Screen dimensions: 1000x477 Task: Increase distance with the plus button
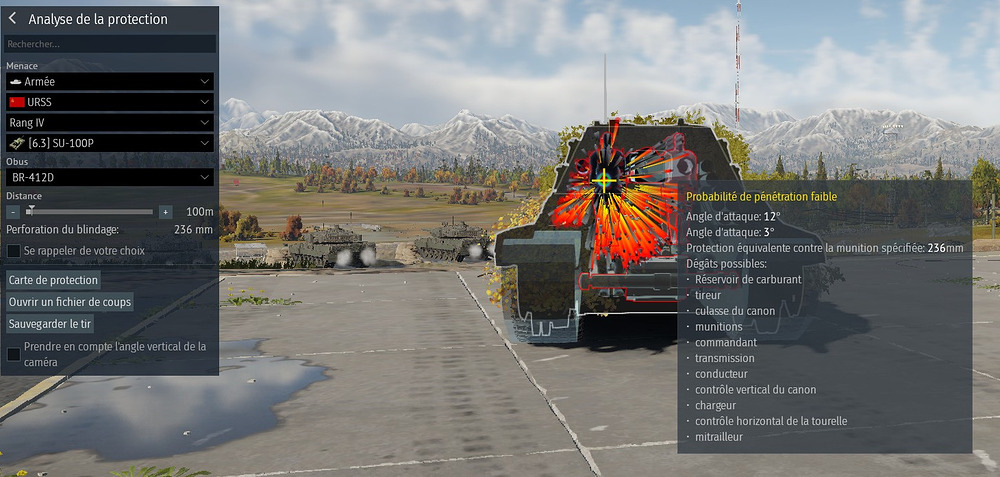click(x=165, y=212)
